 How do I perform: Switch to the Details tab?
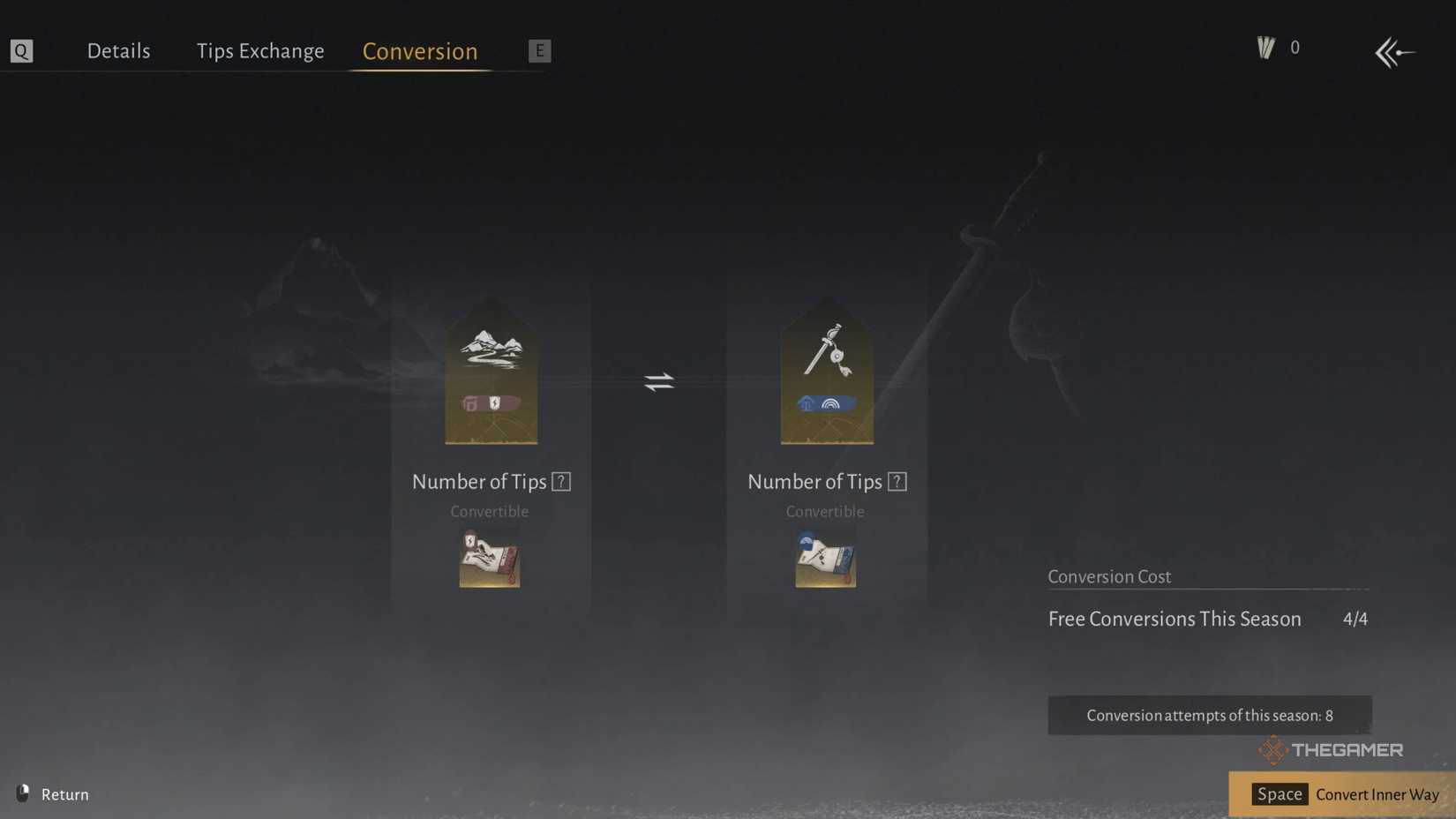click(118, 50)
